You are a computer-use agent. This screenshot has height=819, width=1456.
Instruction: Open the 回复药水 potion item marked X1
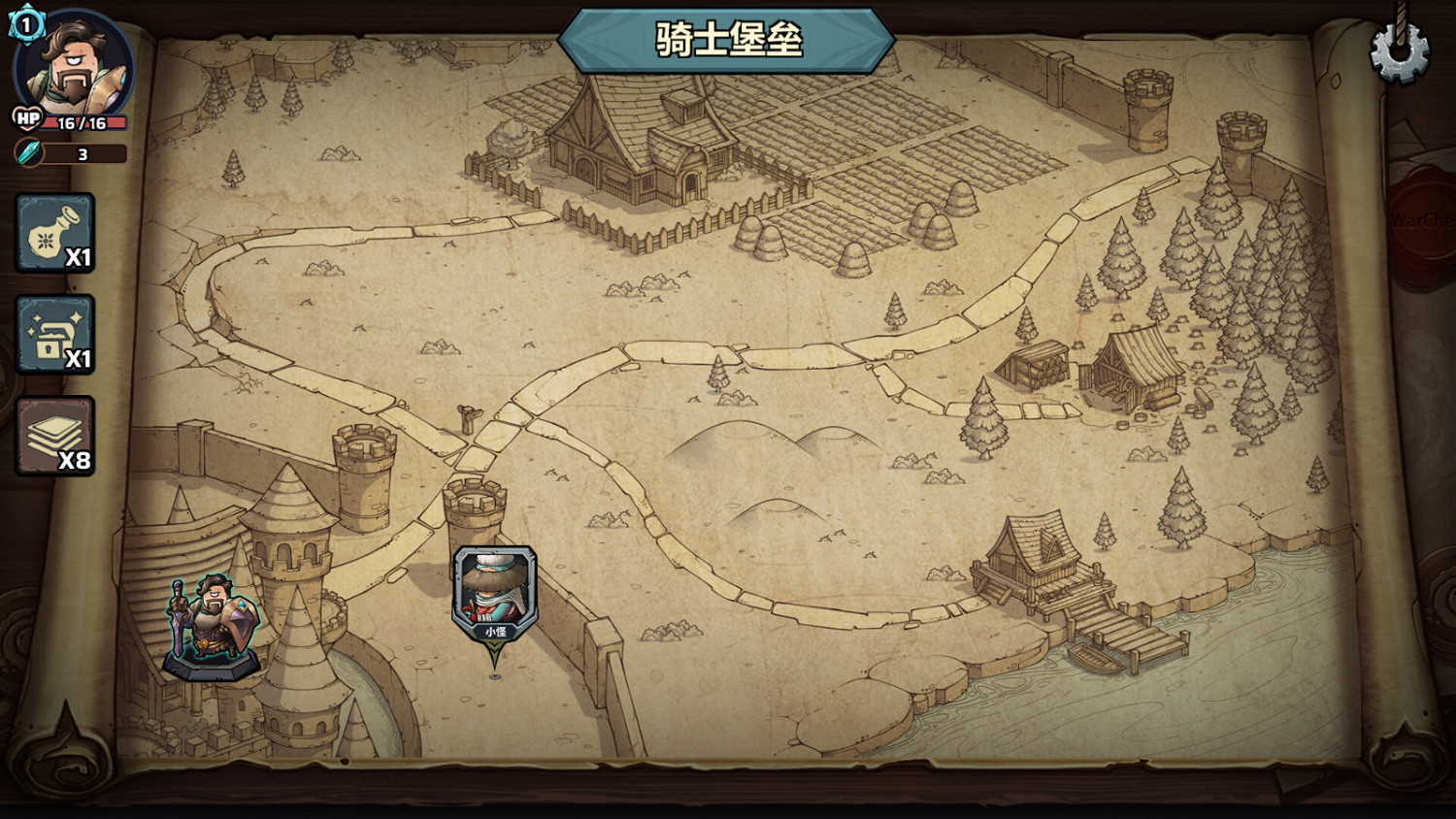click(55, 233)
